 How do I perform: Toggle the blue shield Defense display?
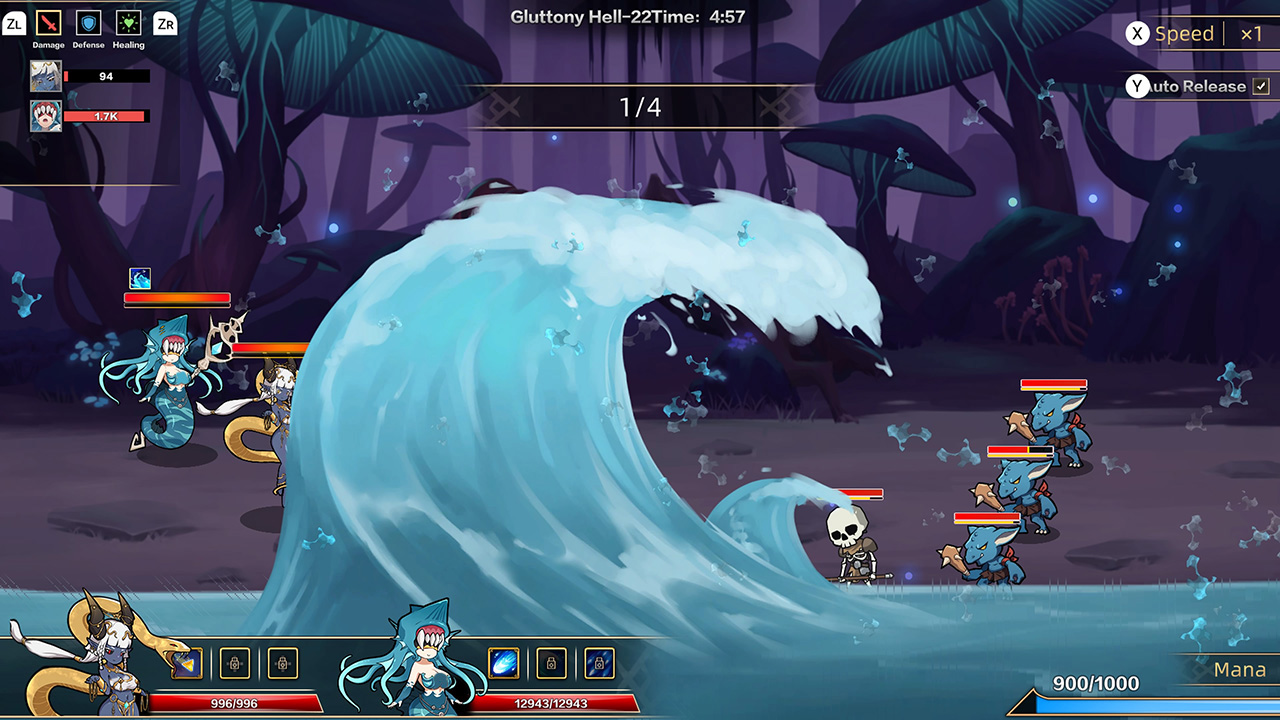click(x=88, y=24)
